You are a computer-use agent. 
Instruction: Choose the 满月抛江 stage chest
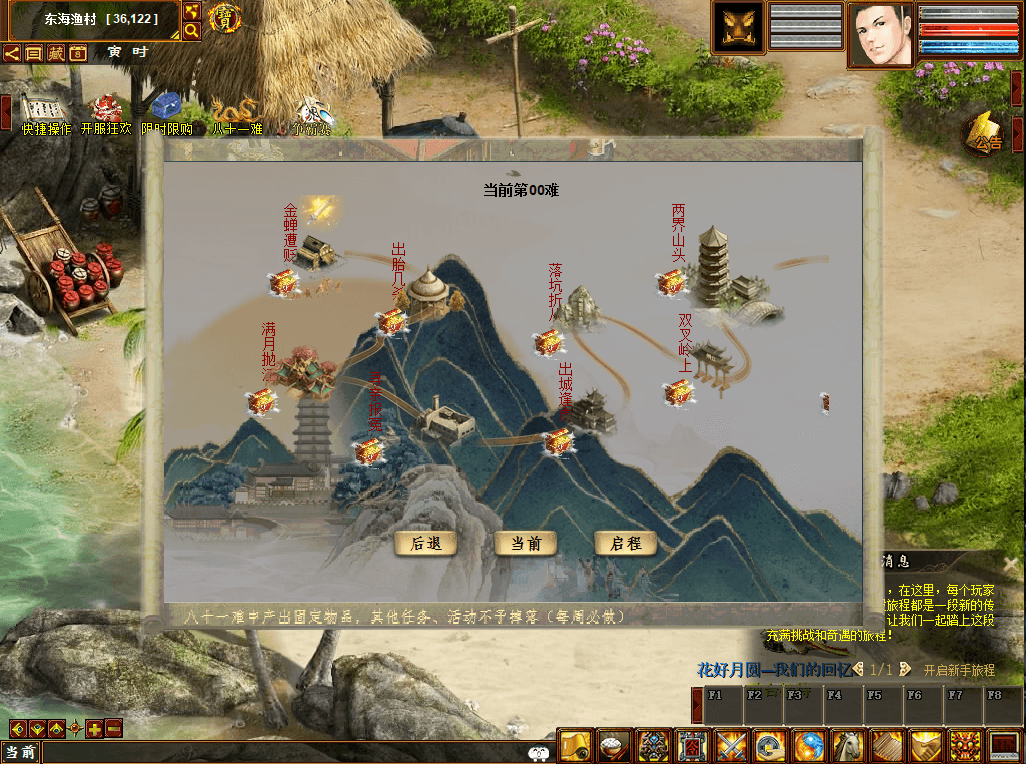point(261,402)
